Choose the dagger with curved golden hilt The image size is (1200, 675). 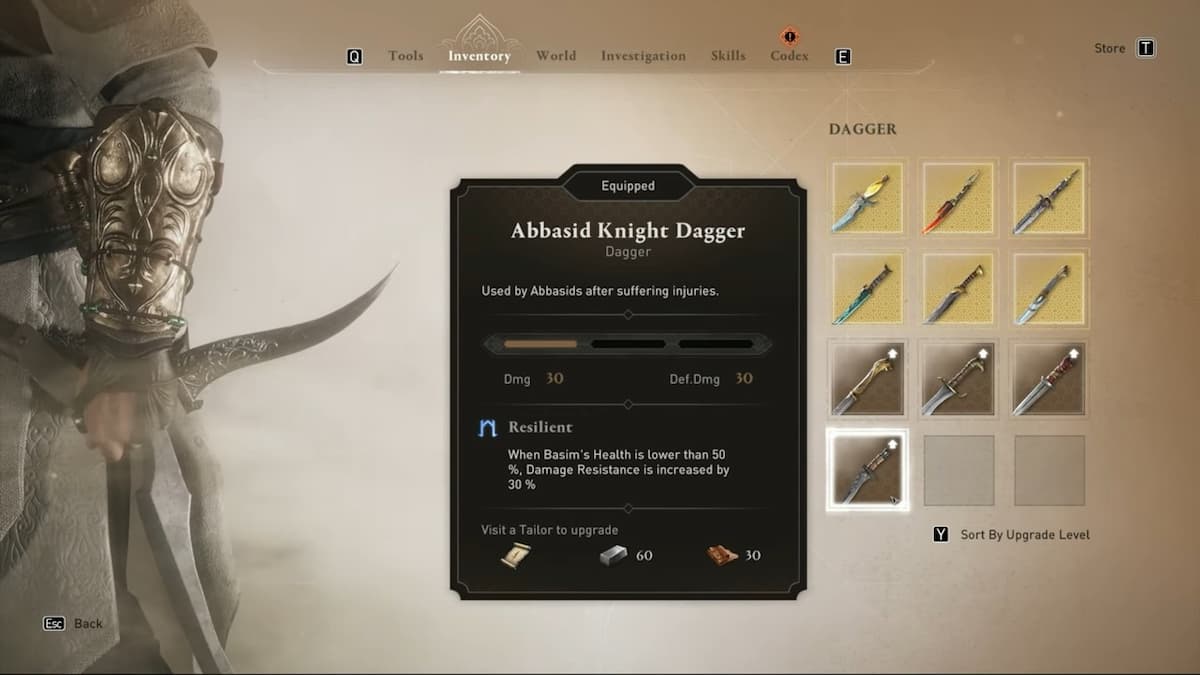coord(867,379)
